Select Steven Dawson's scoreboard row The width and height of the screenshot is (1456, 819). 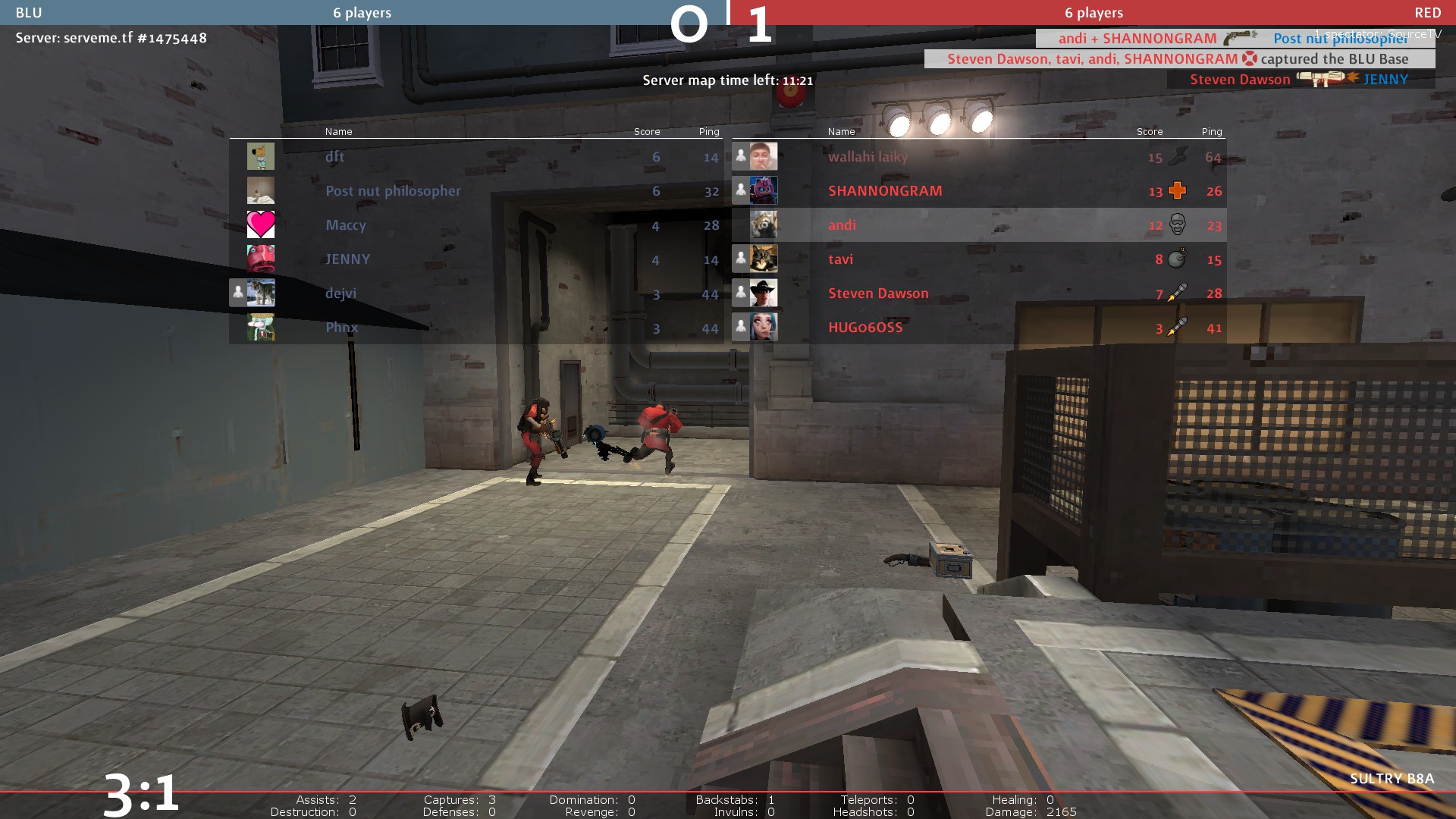click(978, 293)
